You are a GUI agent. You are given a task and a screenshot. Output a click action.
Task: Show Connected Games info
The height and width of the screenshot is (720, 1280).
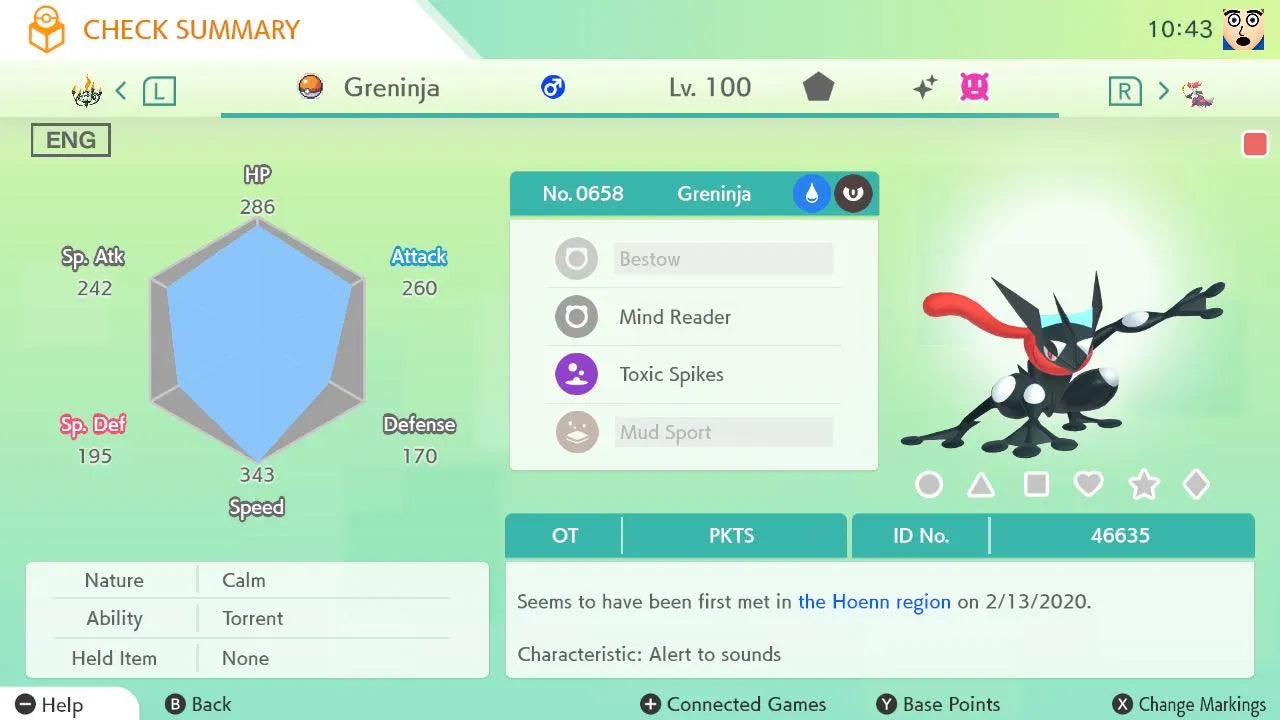[x=734, y=705]
